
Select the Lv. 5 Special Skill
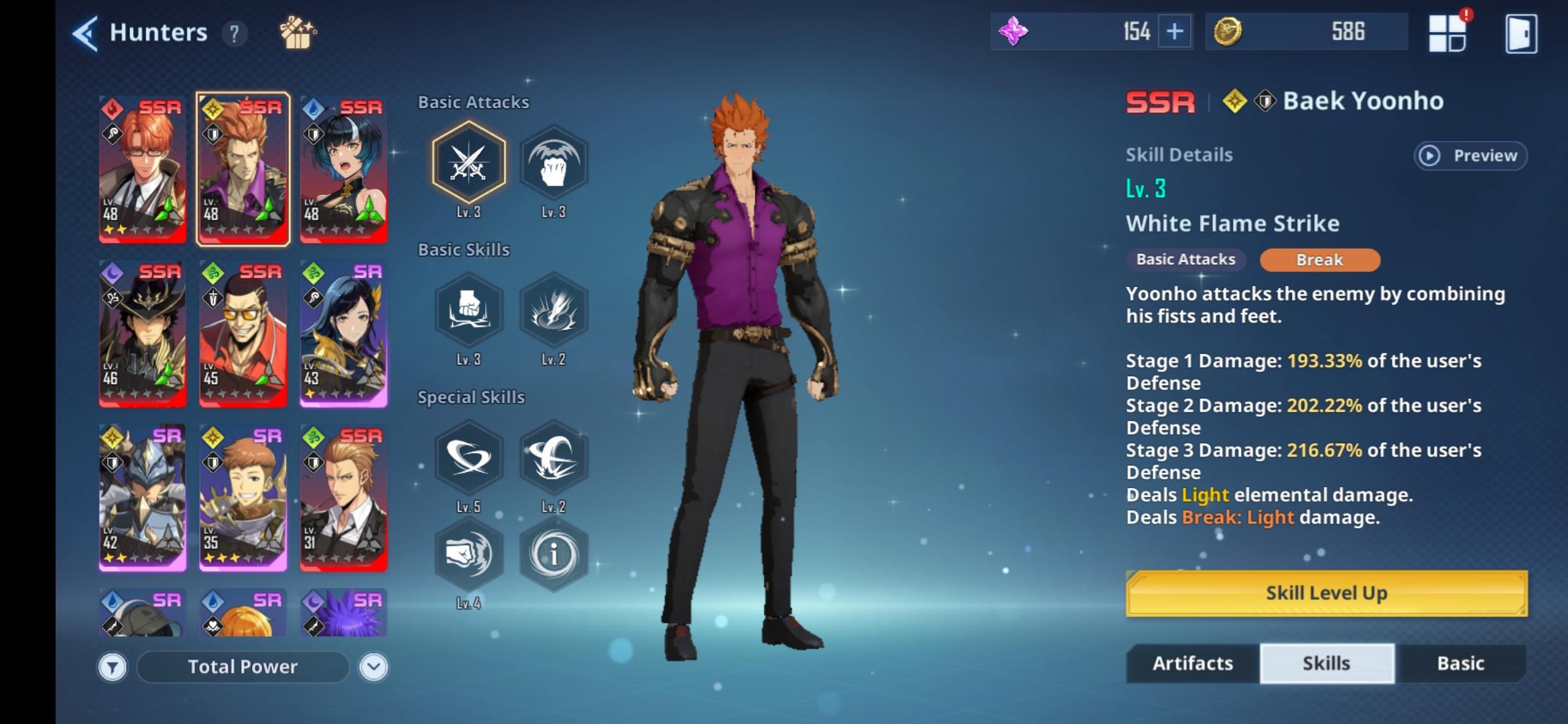[469, 458]
